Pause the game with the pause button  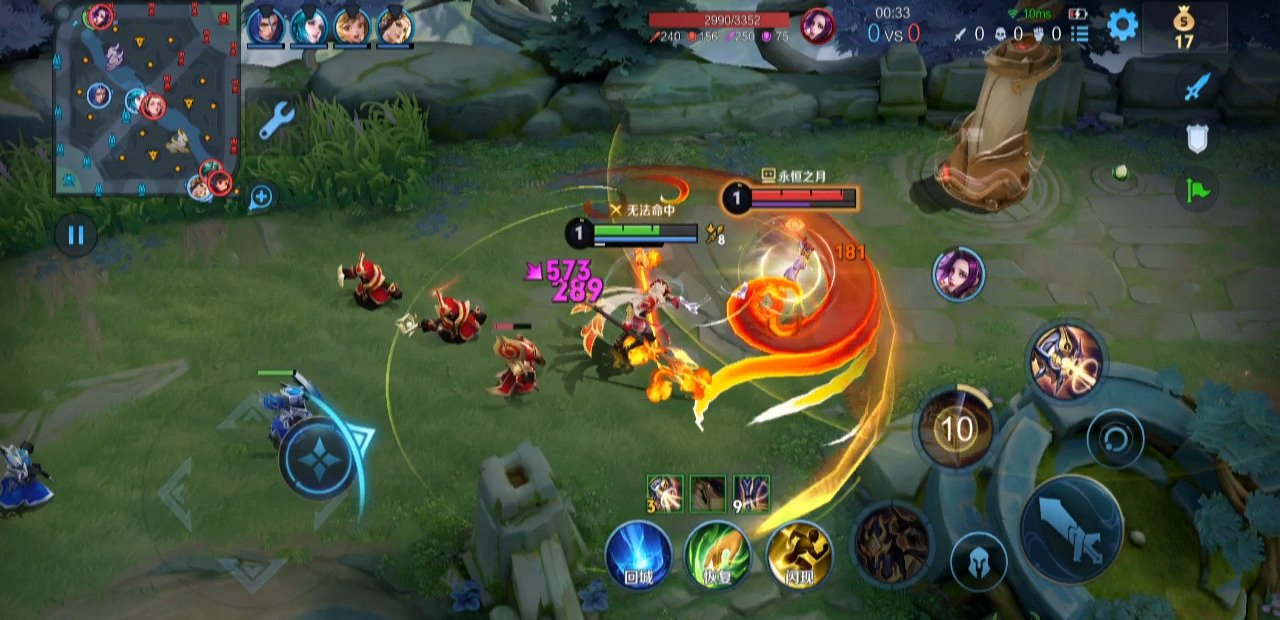[x=76, y=236]
